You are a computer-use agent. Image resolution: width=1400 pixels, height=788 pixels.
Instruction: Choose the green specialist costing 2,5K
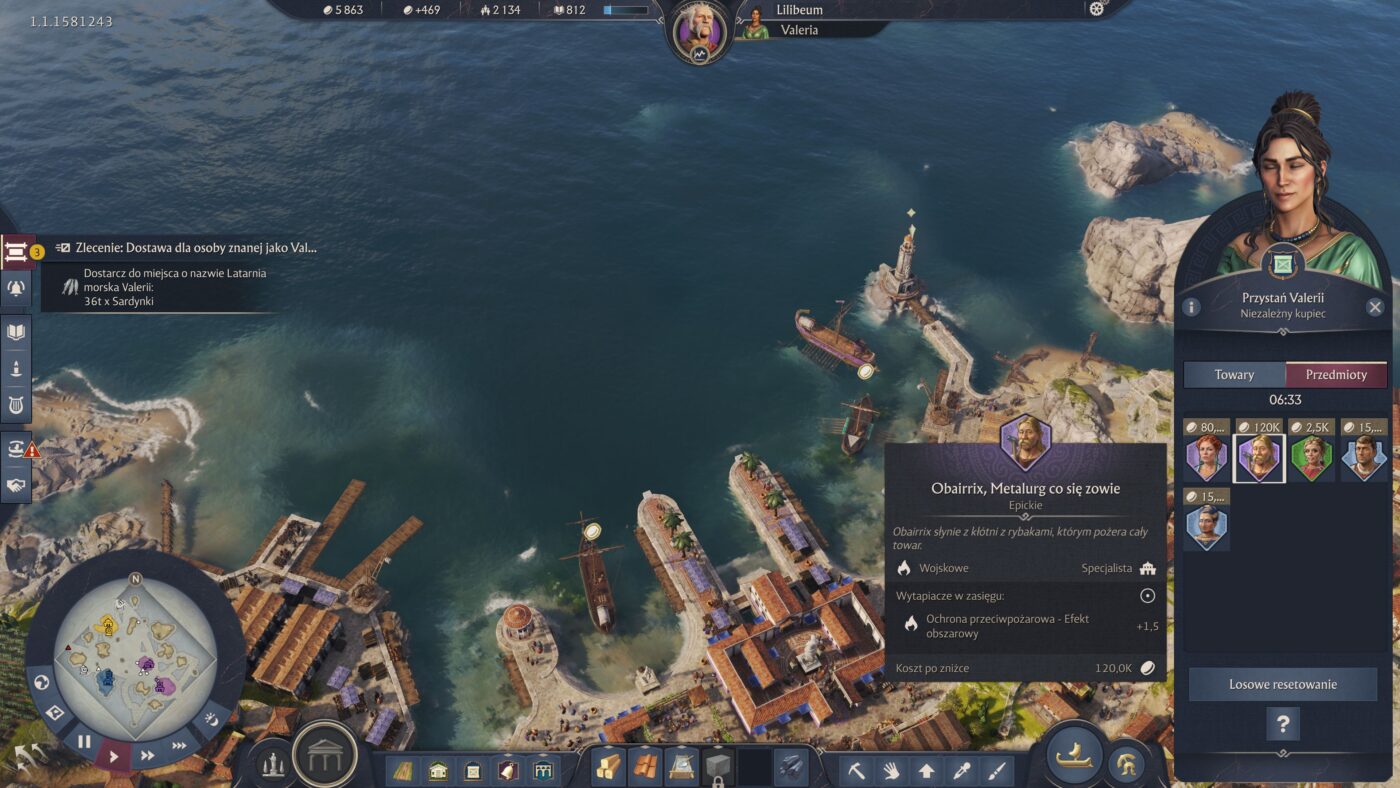(x=1311, y=458)
